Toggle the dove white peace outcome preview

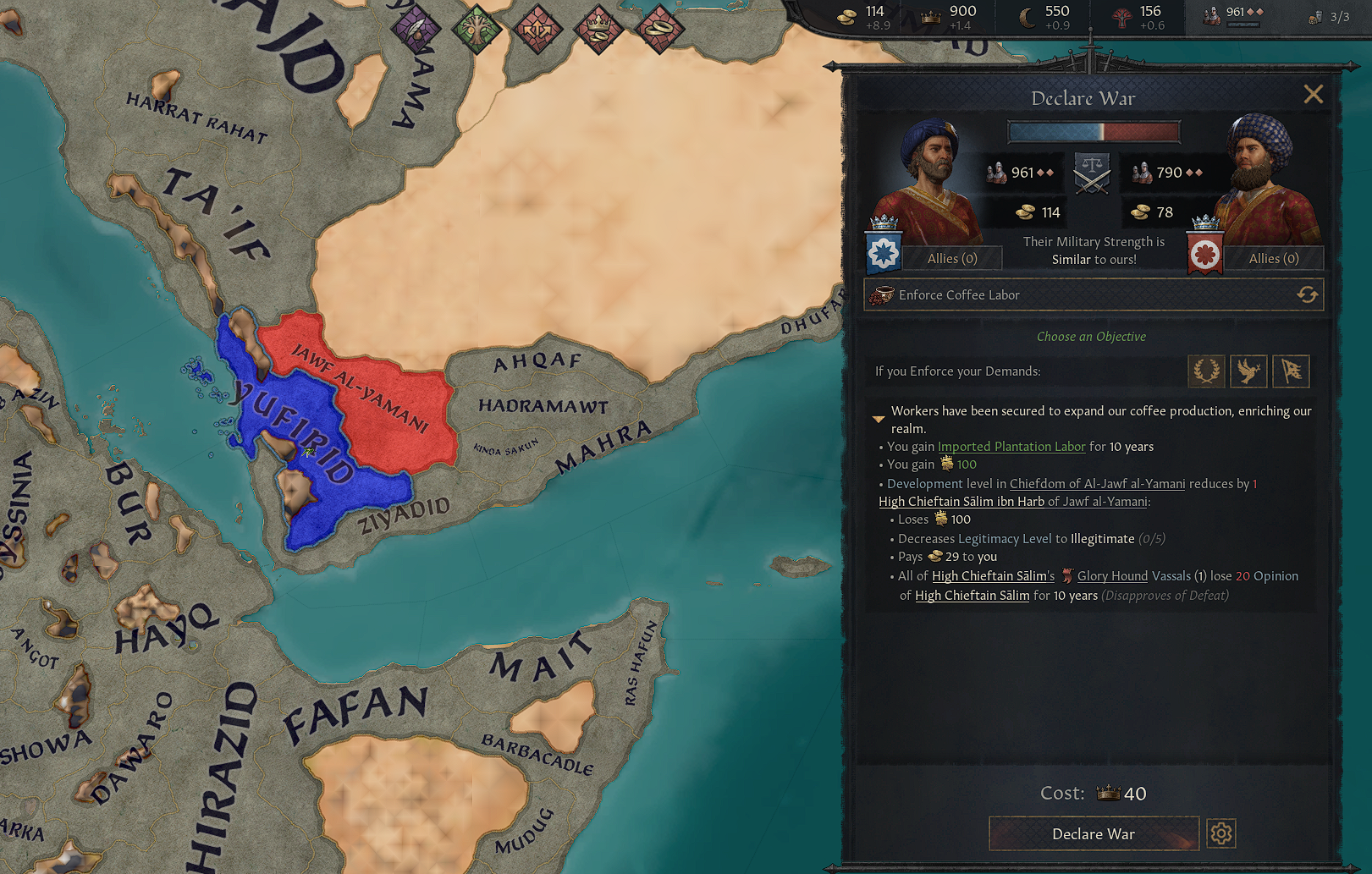point(1248,371)
